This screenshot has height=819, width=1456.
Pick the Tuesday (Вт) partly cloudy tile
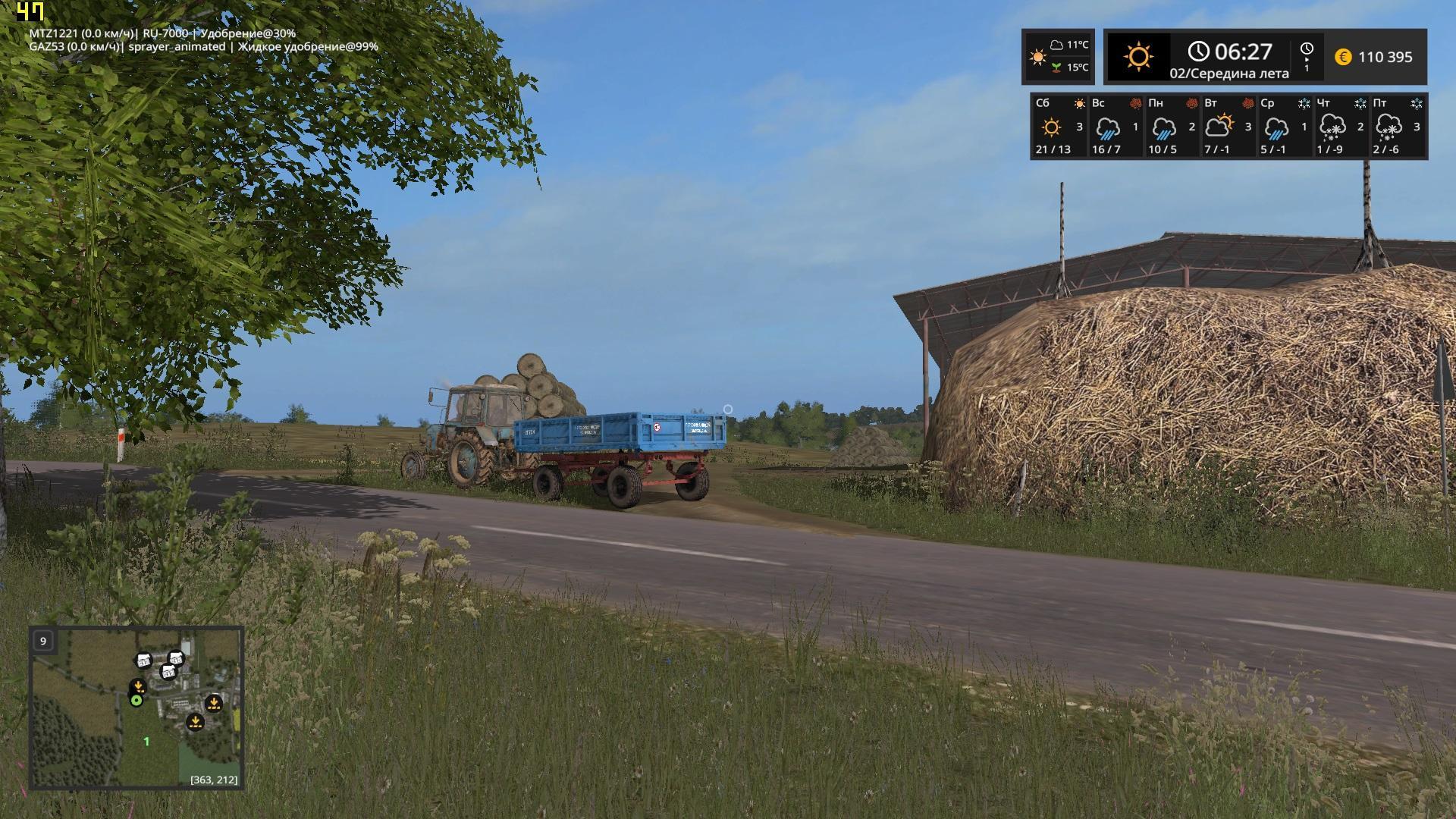click(x=1227, y=126)
